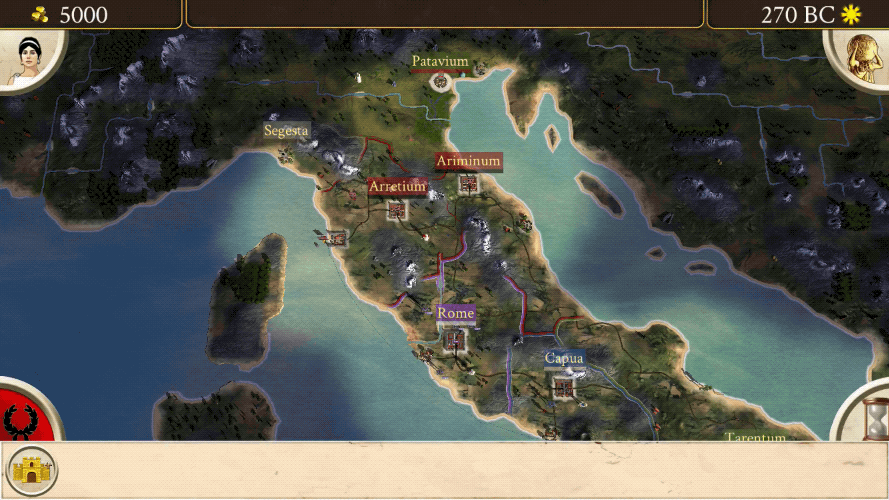Select the Capua city label
This screenshot has height=500, width=889.
point(564,358)
